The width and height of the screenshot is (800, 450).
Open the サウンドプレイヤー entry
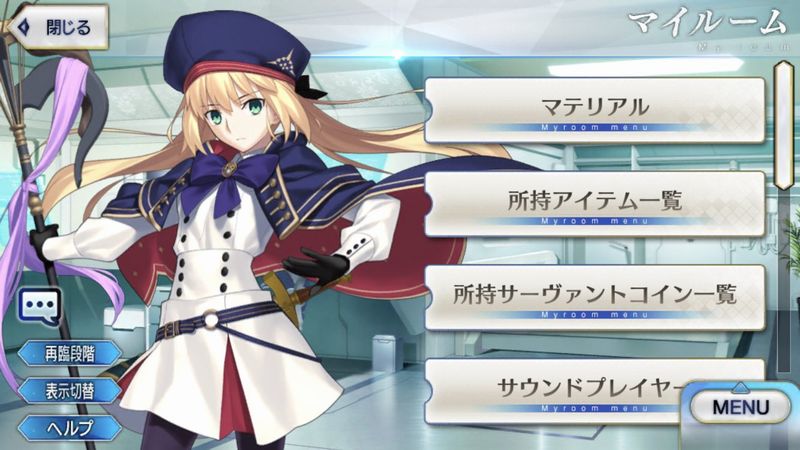580,388
